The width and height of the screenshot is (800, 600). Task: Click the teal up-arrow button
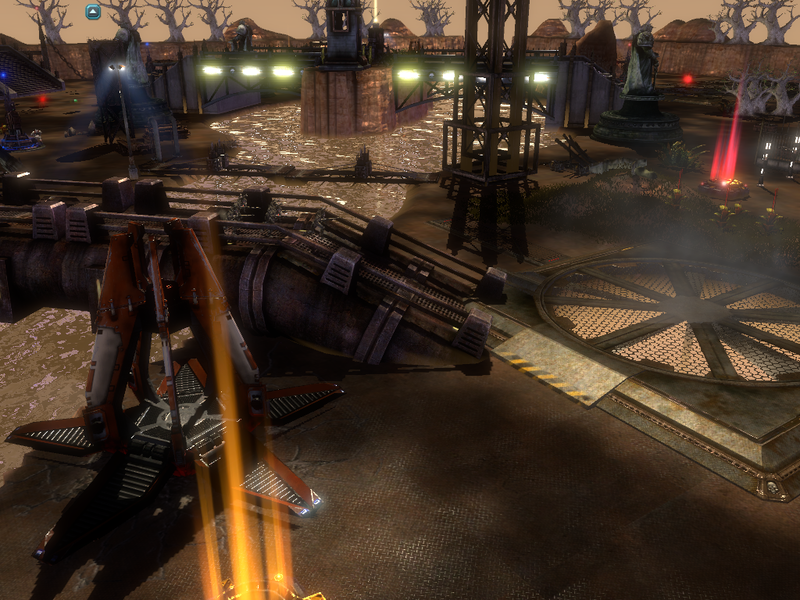(x=93, y=12)
